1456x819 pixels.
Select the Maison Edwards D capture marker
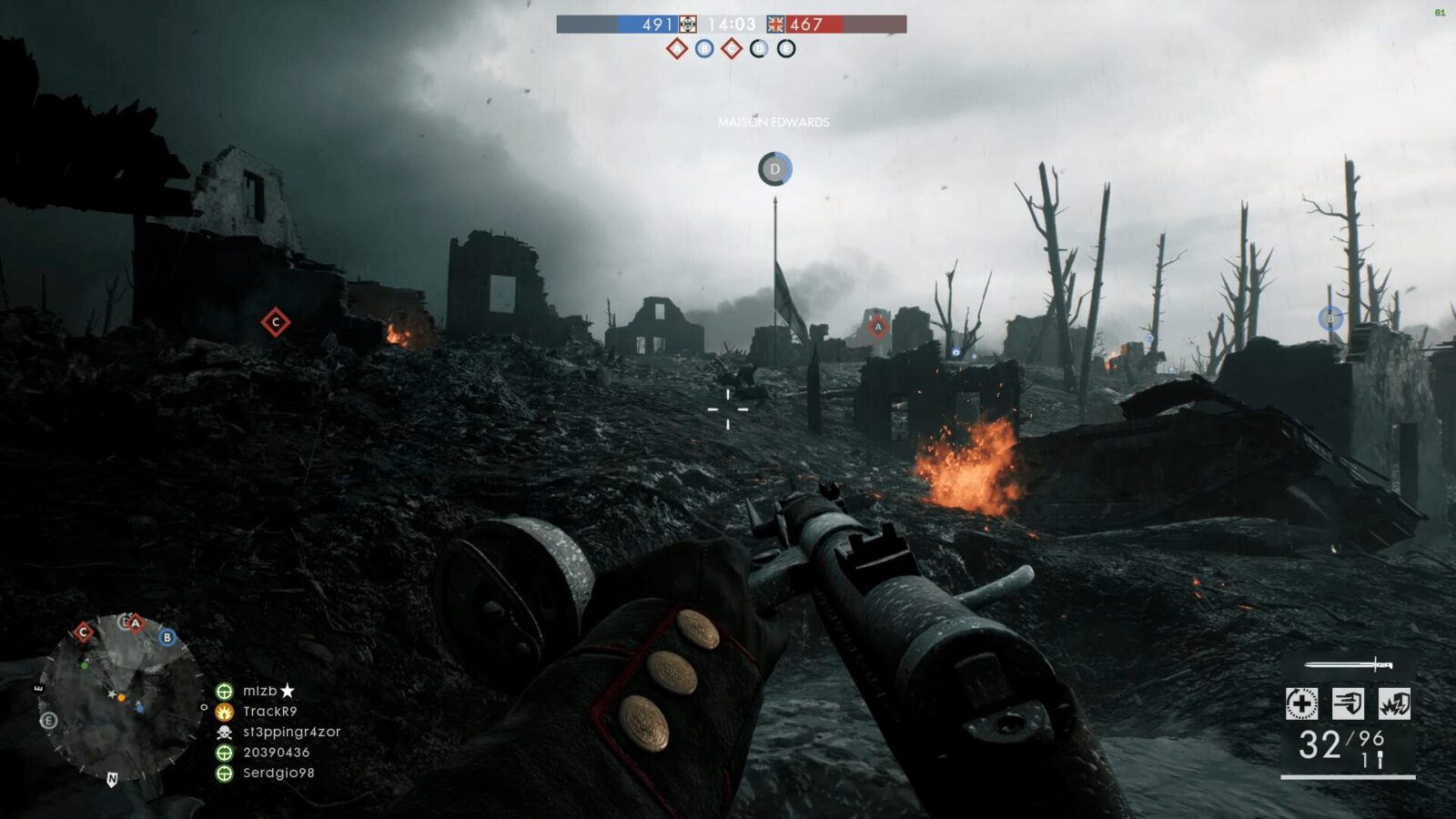point(775,169)
